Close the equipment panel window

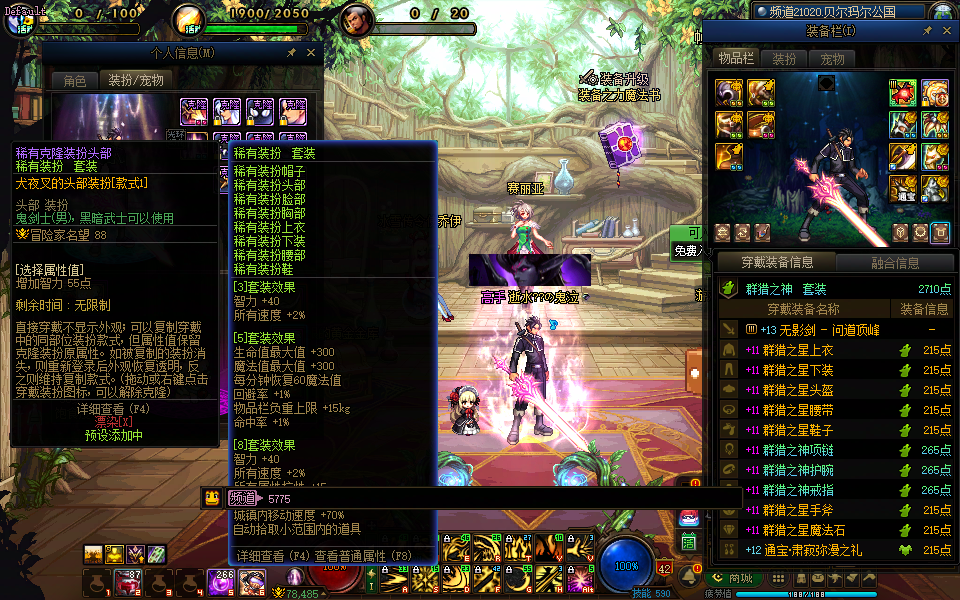tap(946, 31)
